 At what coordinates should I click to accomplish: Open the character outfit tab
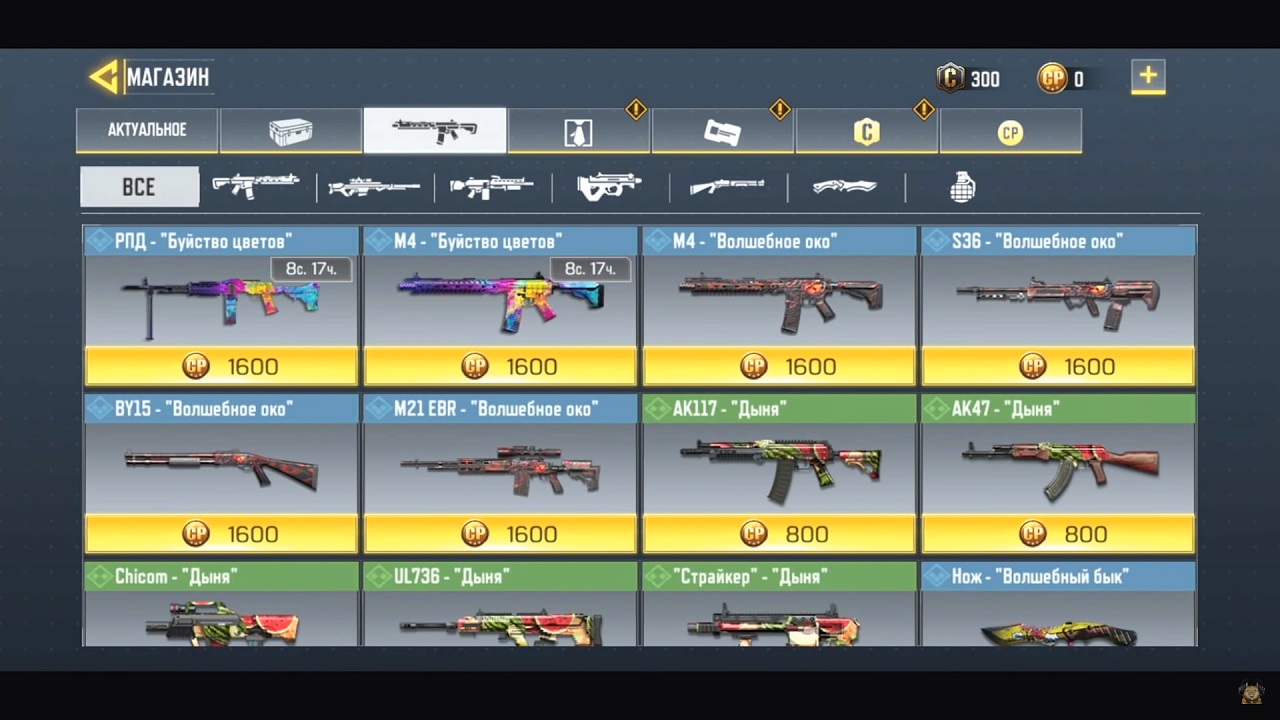(x=579, y=131)
